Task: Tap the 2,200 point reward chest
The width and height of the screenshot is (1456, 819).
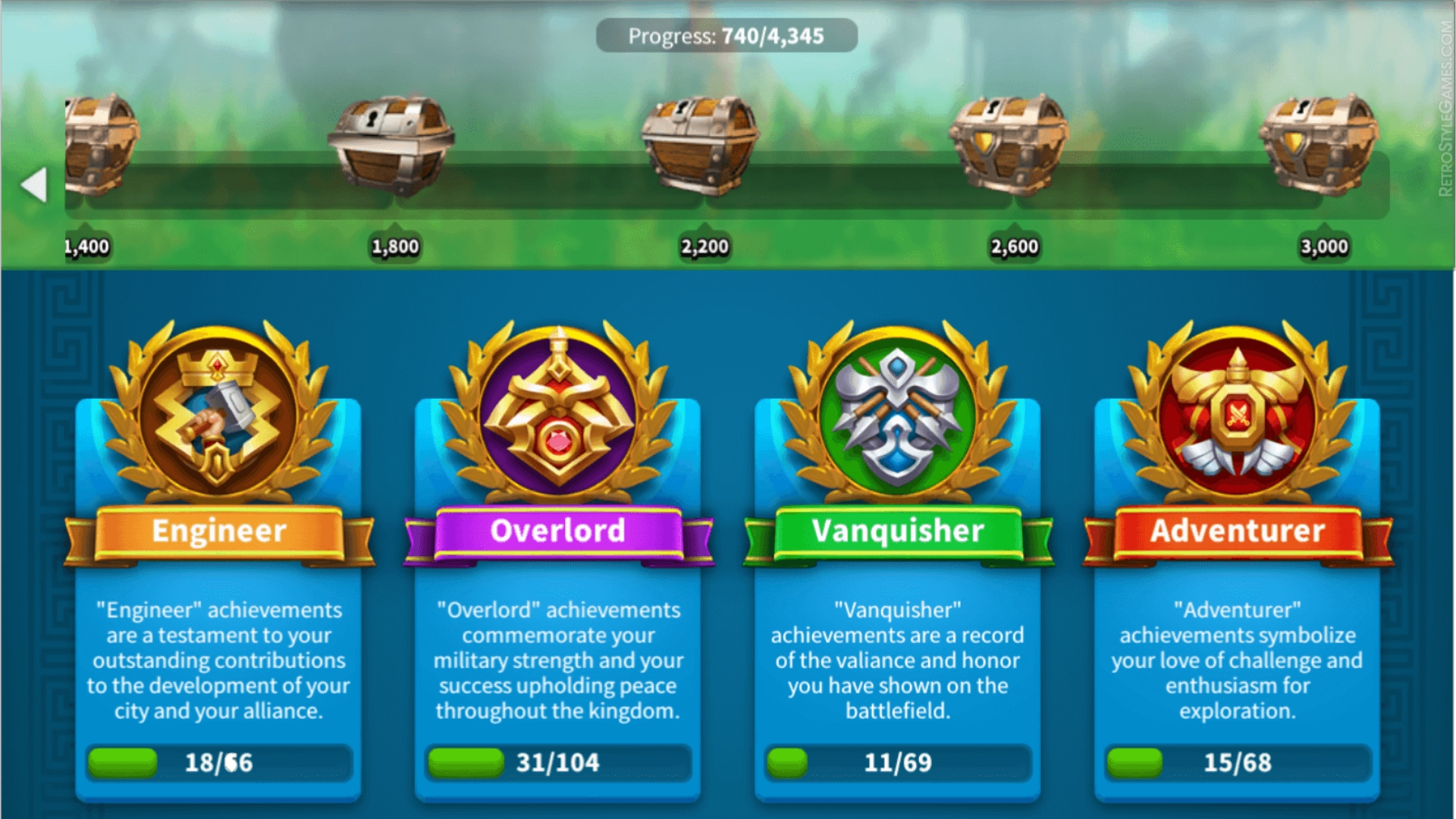Action: pos(701,144)
